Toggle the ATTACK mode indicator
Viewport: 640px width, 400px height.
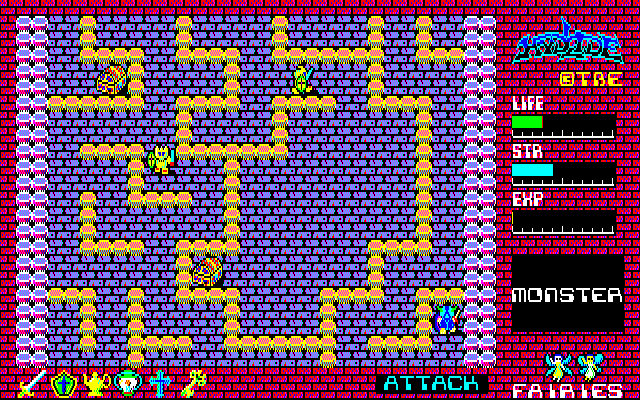tap(432, 383)
